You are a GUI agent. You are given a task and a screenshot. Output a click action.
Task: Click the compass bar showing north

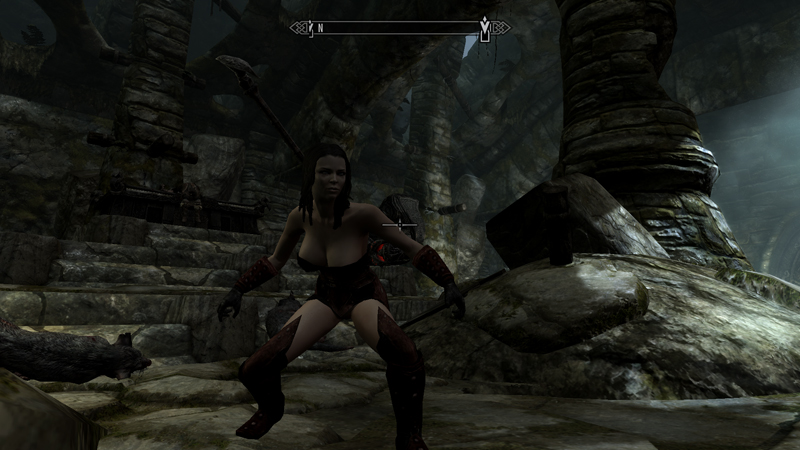pos(400,28)
